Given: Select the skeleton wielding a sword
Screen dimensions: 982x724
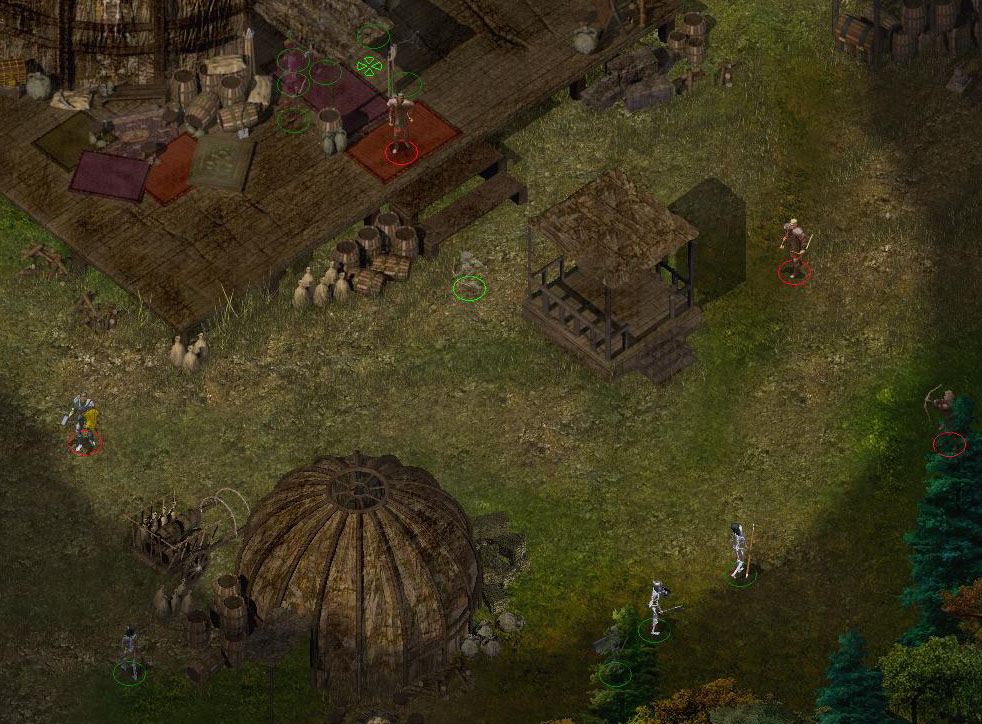Looking at the screenshot, I should [x=656, y=606].
